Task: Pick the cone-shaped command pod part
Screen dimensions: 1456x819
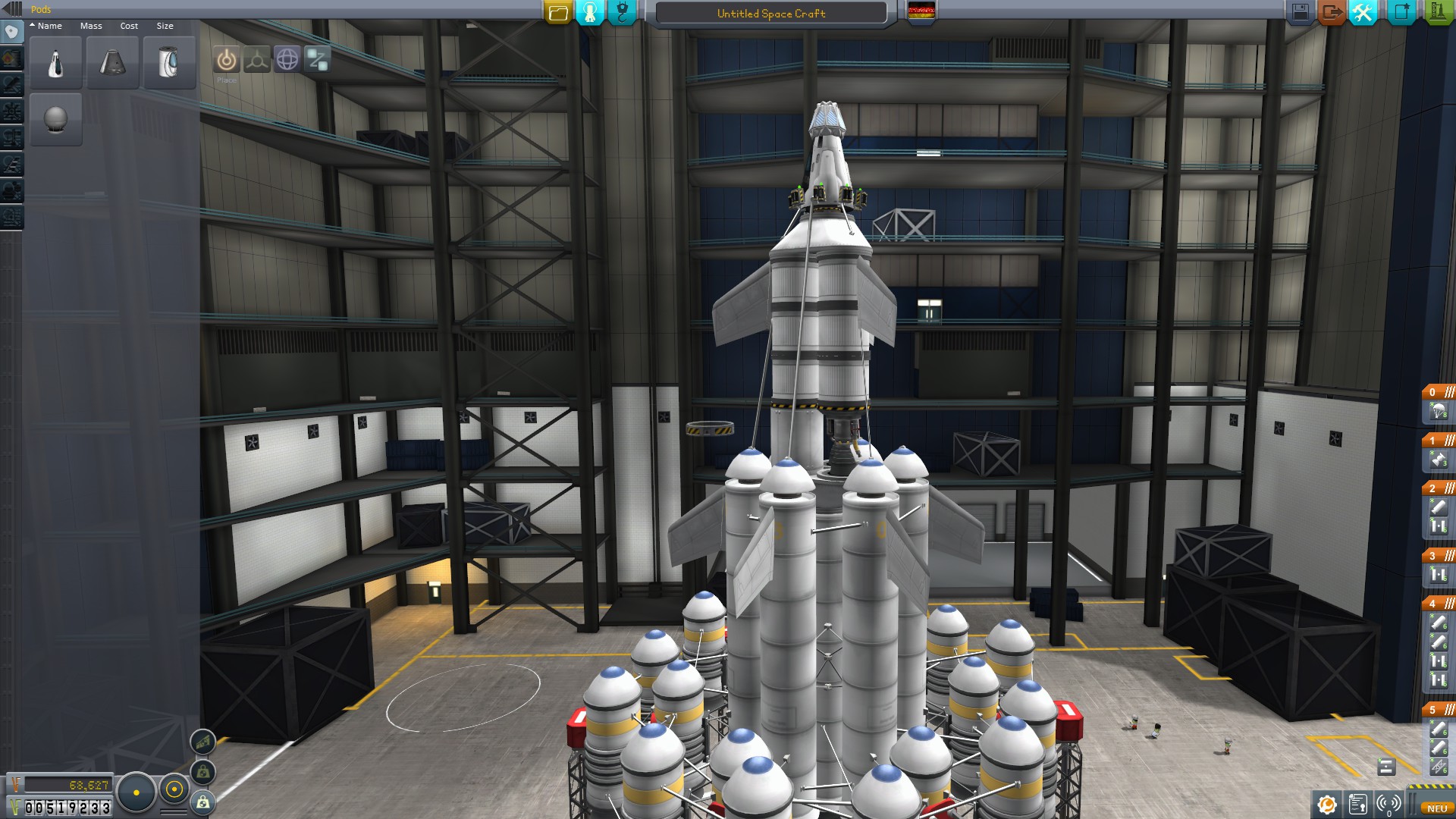Action: pyautogui.click(x=112, y=63)
